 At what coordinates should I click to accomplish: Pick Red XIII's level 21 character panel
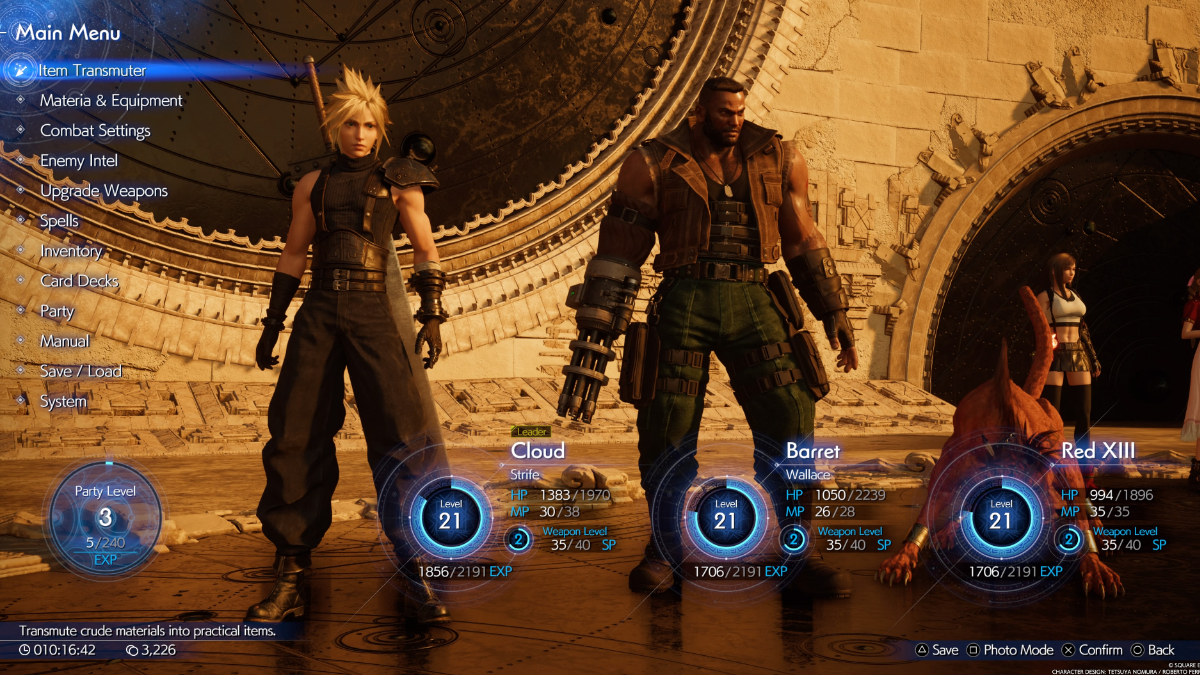tap(1000, 520)
